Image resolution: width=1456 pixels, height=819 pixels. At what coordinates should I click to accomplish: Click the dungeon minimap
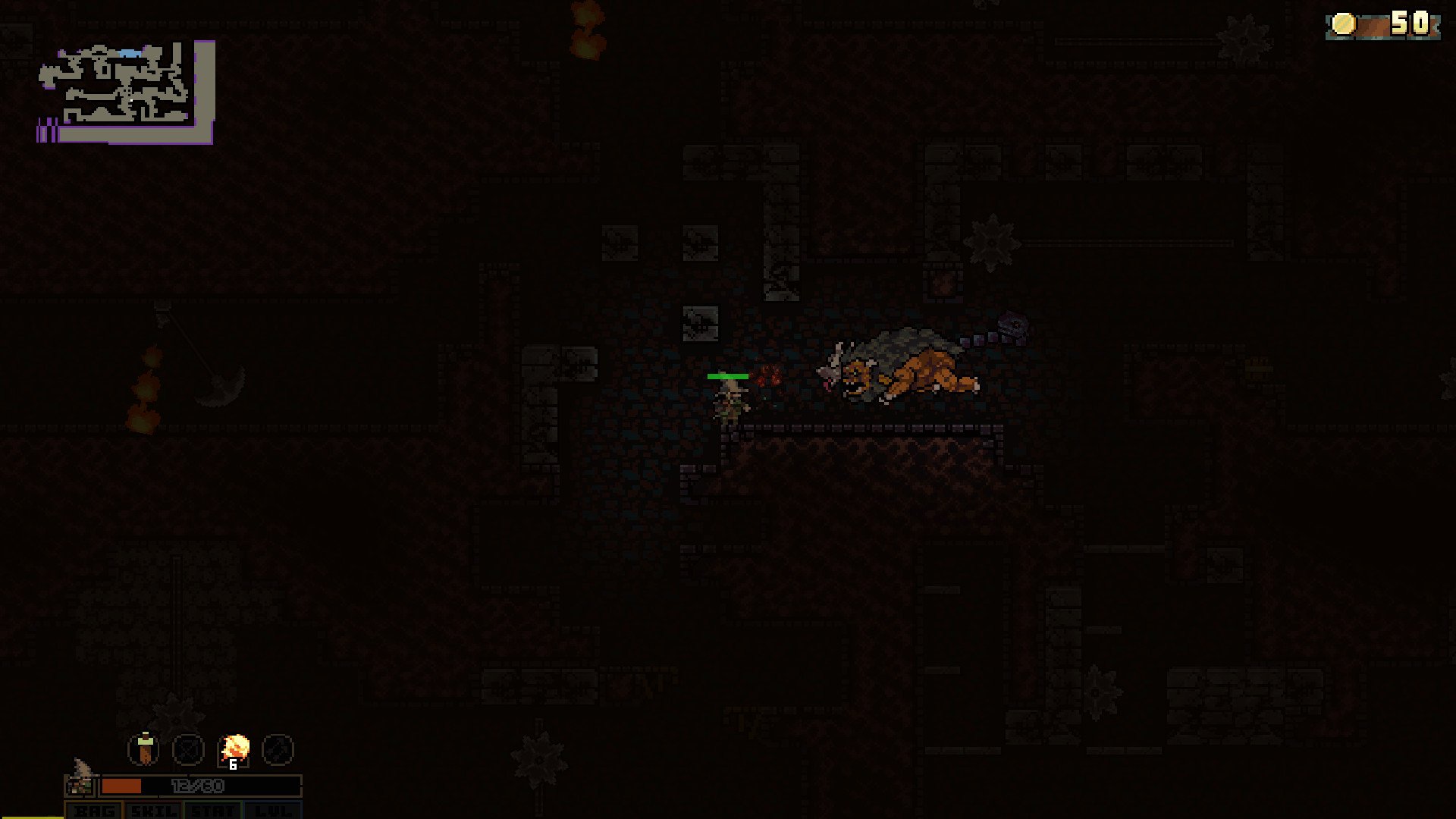(x=127, y=92)
